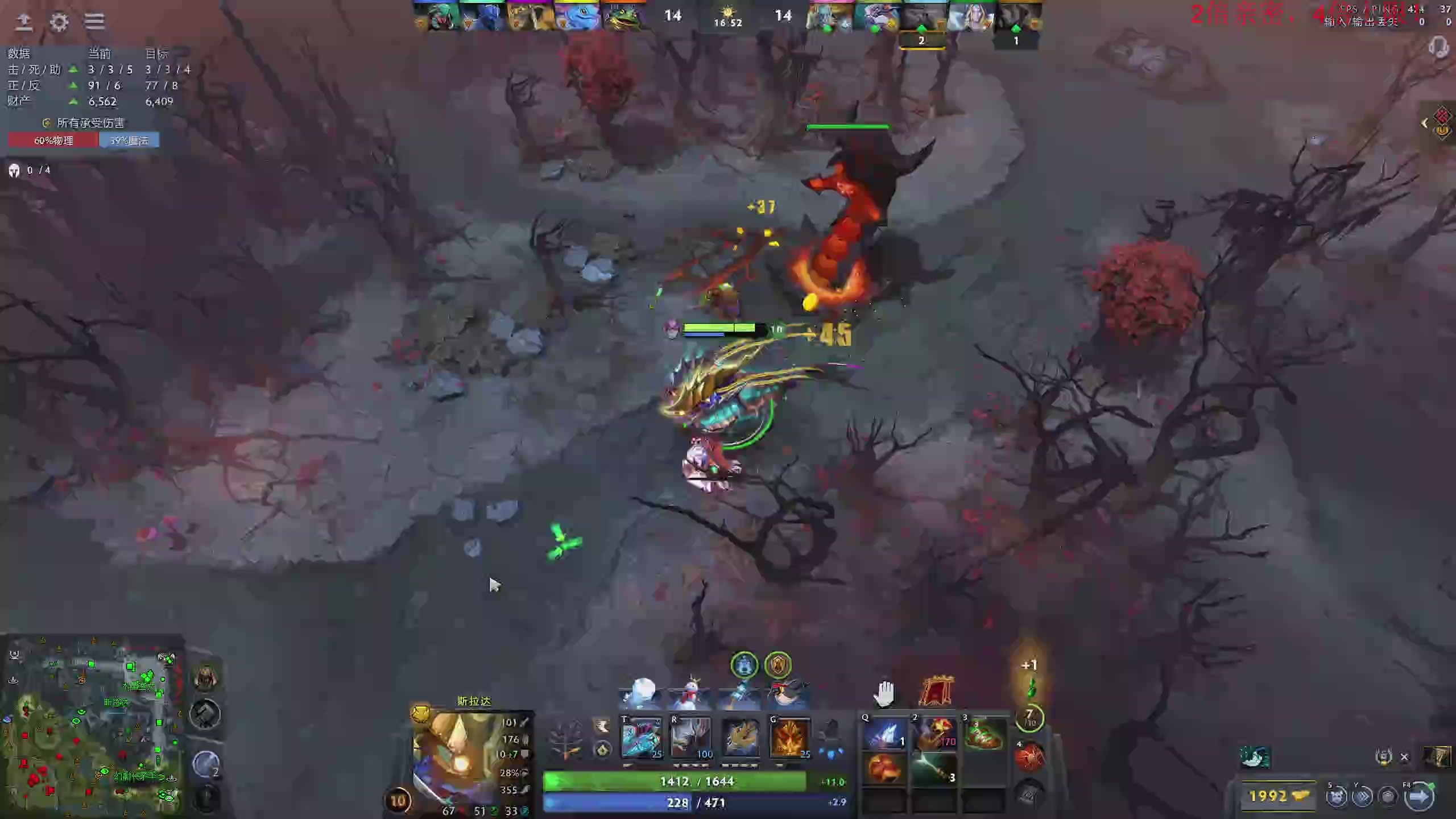Select the Bash of the Deep ability
1456x819 pixels.
tap(740, 737)
